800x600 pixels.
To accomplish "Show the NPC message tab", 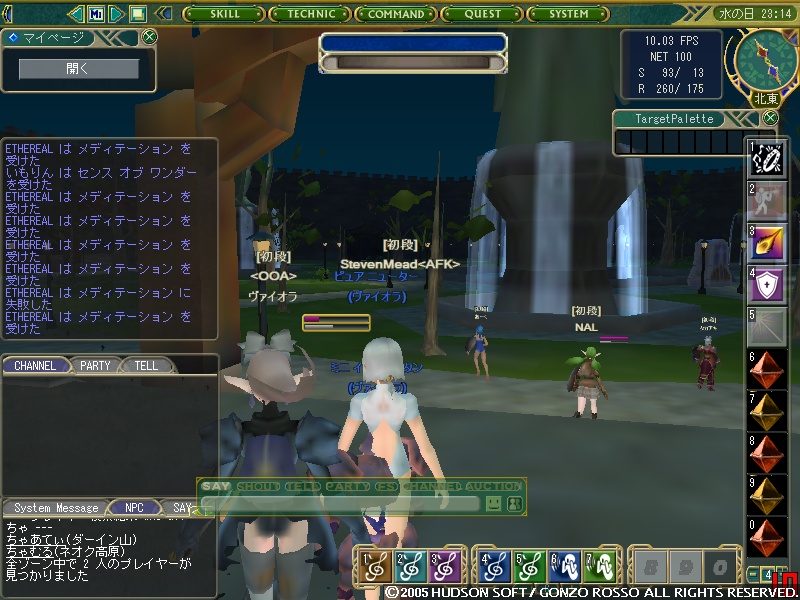I will point(134,508).
